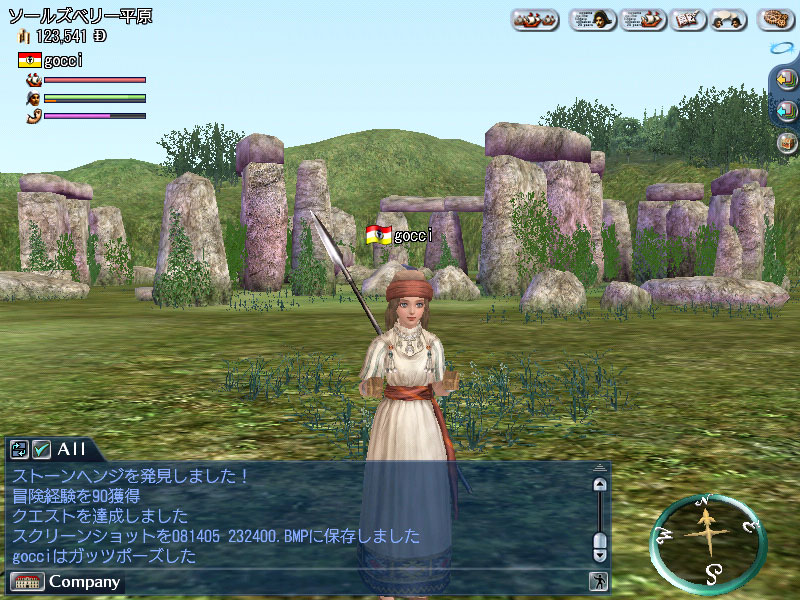Click the compass in the corner
Image resolution: width=800 pixels, height=600 pixels.
pyautogui.click(x=707, y=543)
